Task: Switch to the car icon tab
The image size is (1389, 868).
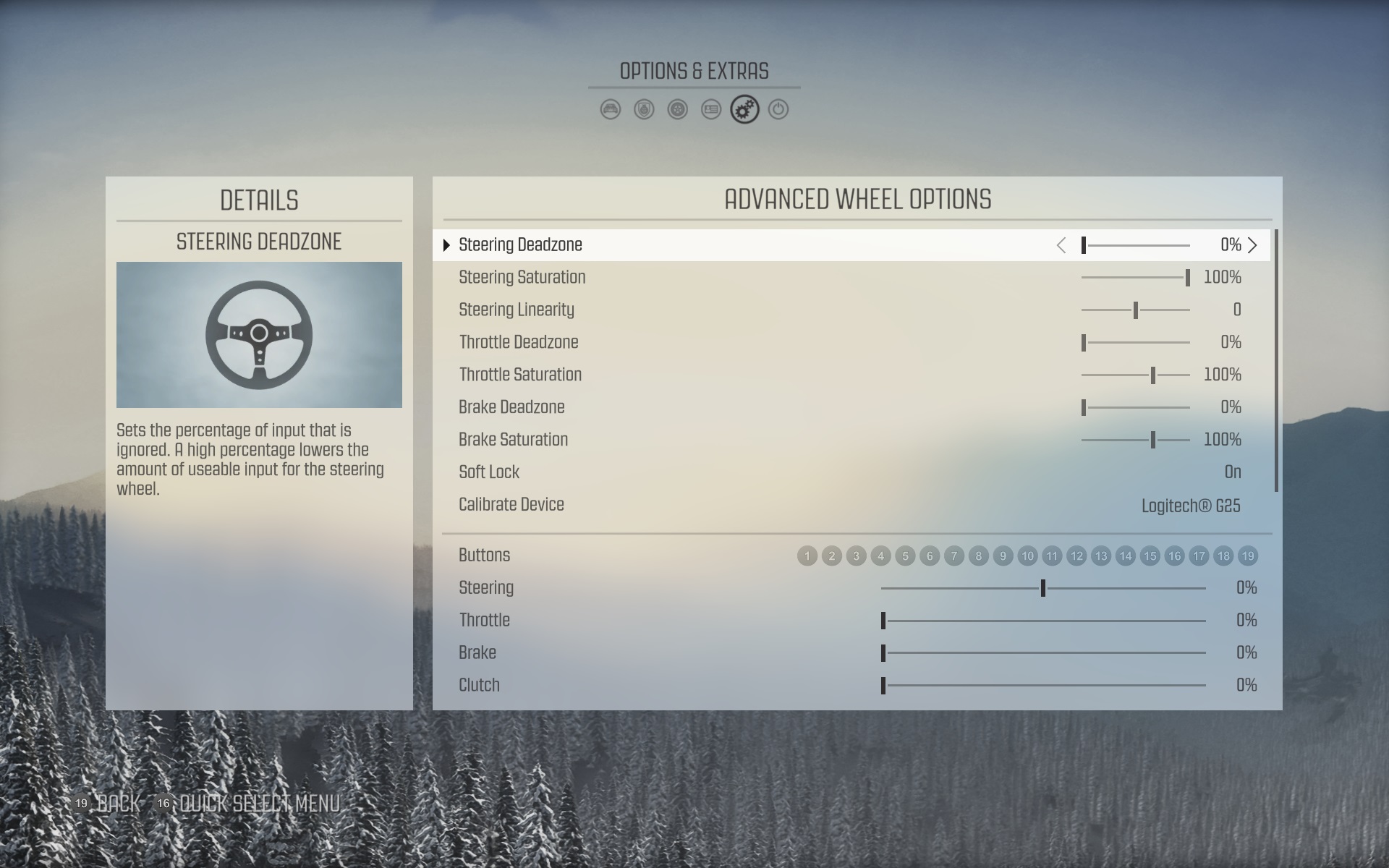Action: coord(611,110)
